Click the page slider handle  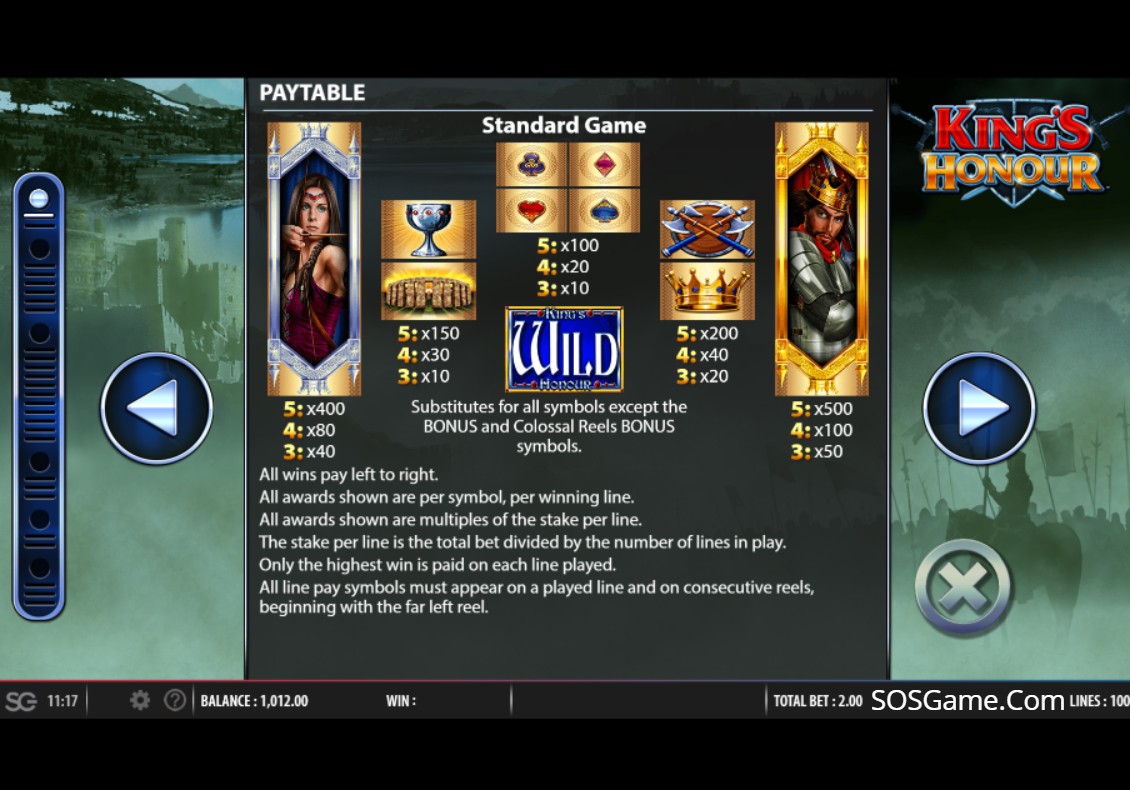point(39,198)
